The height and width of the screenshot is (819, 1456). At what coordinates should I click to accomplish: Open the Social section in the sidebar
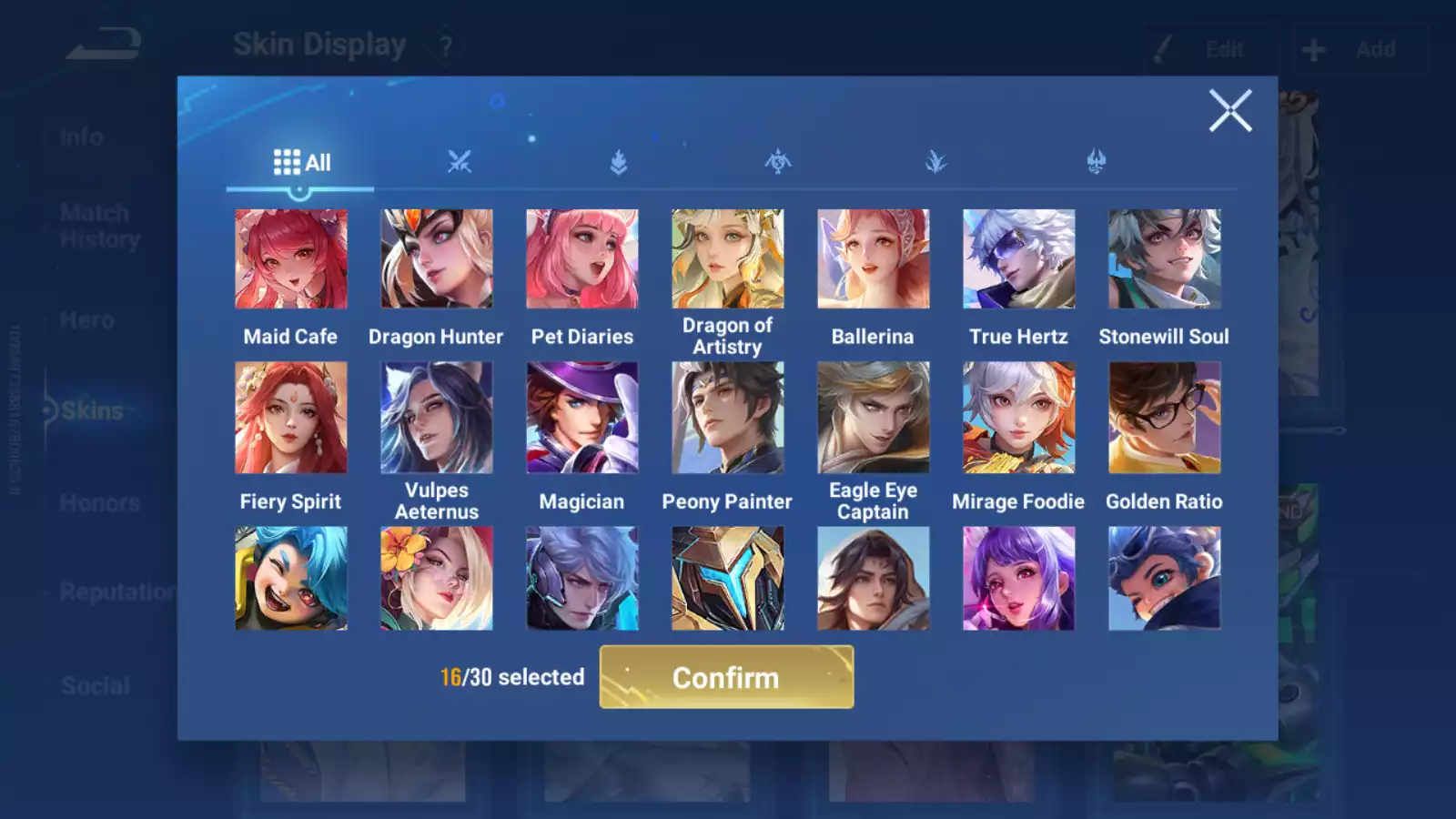[x=94, y=684]
